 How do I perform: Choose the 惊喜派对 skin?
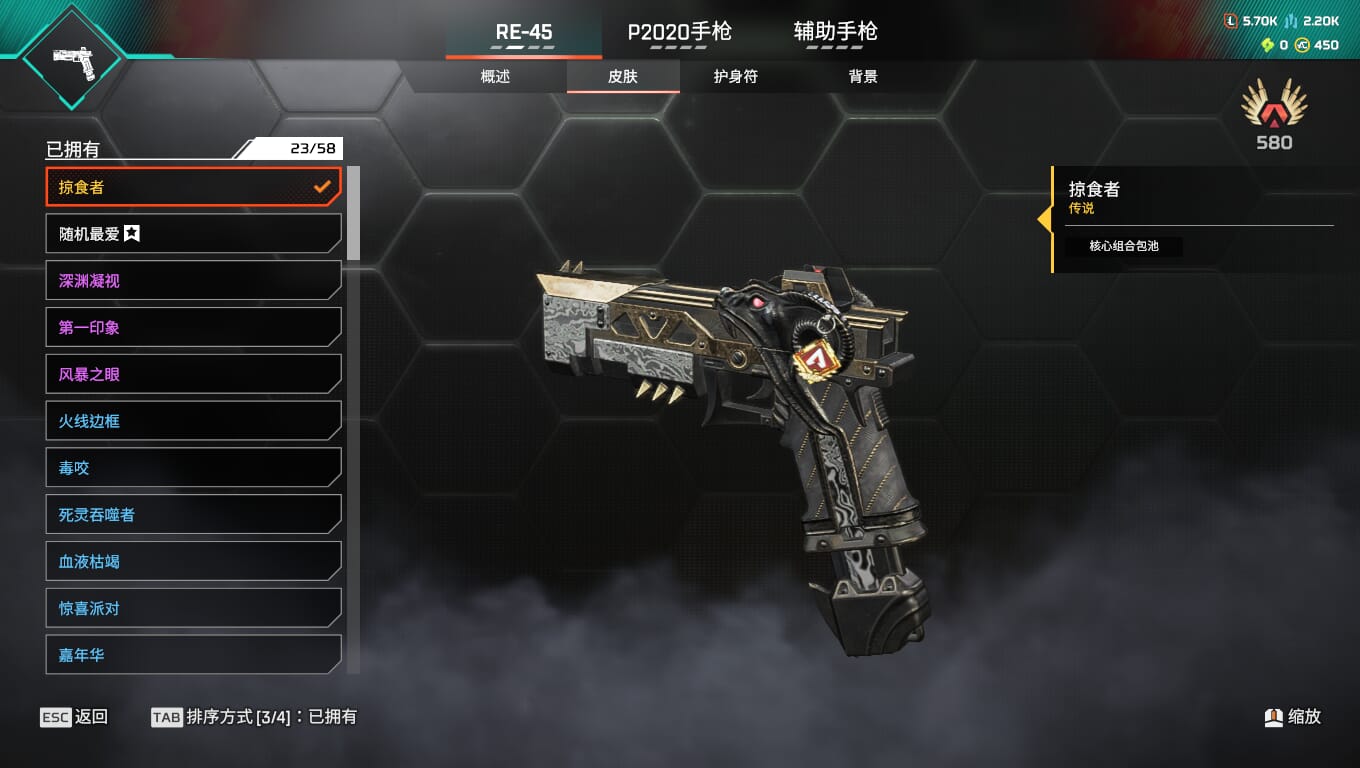tap(193, 608)
